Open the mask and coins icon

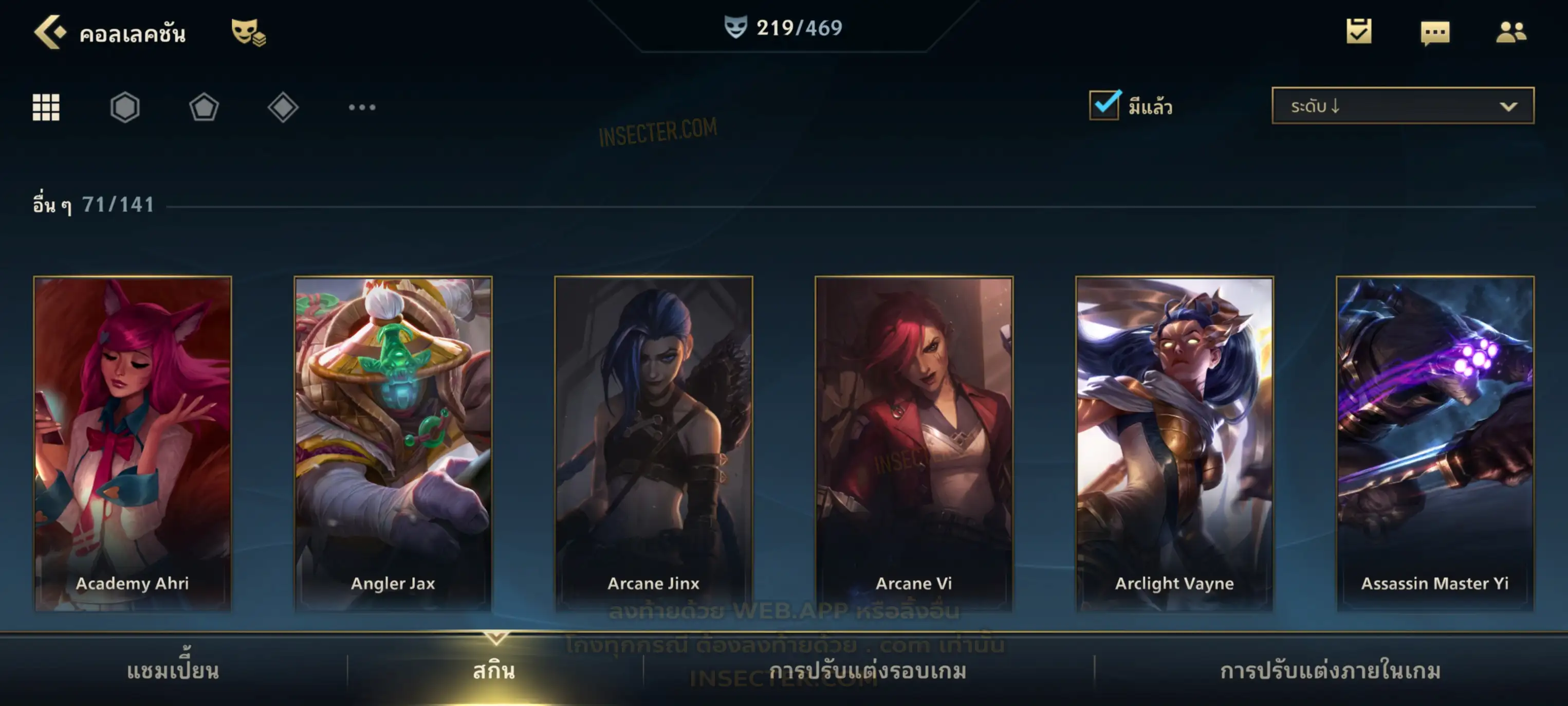(x=248, y=32)
